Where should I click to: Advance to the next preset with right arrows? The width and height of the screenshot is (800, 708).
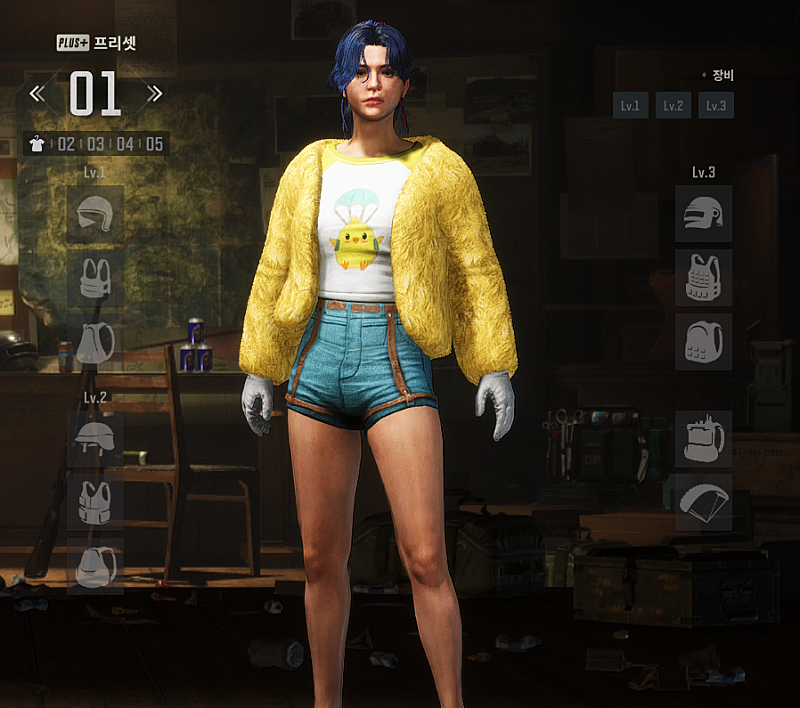(154, 94)
